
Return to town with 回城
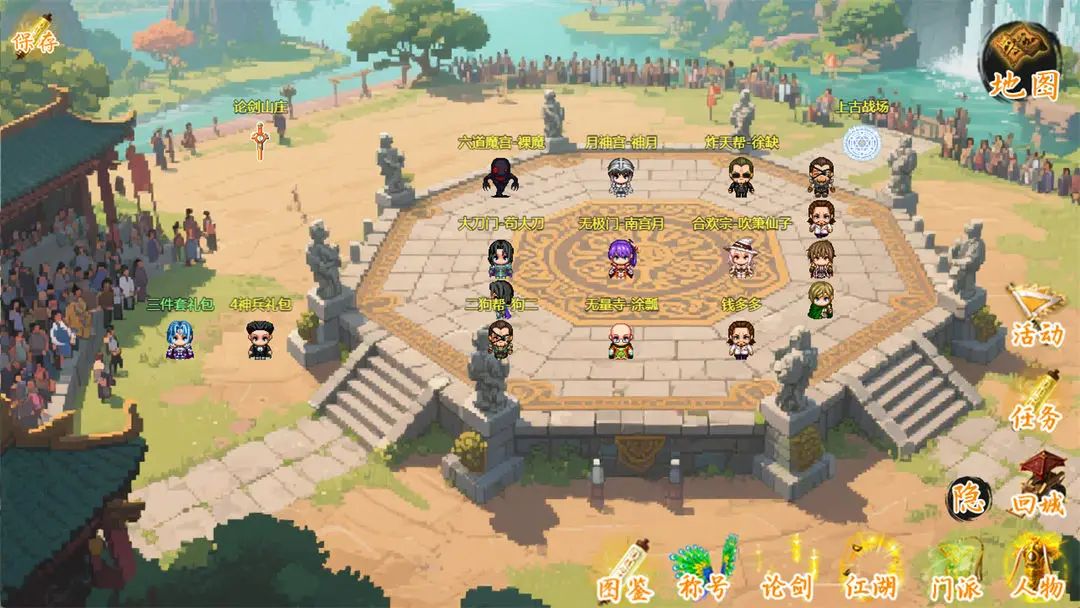(1039, 486)
